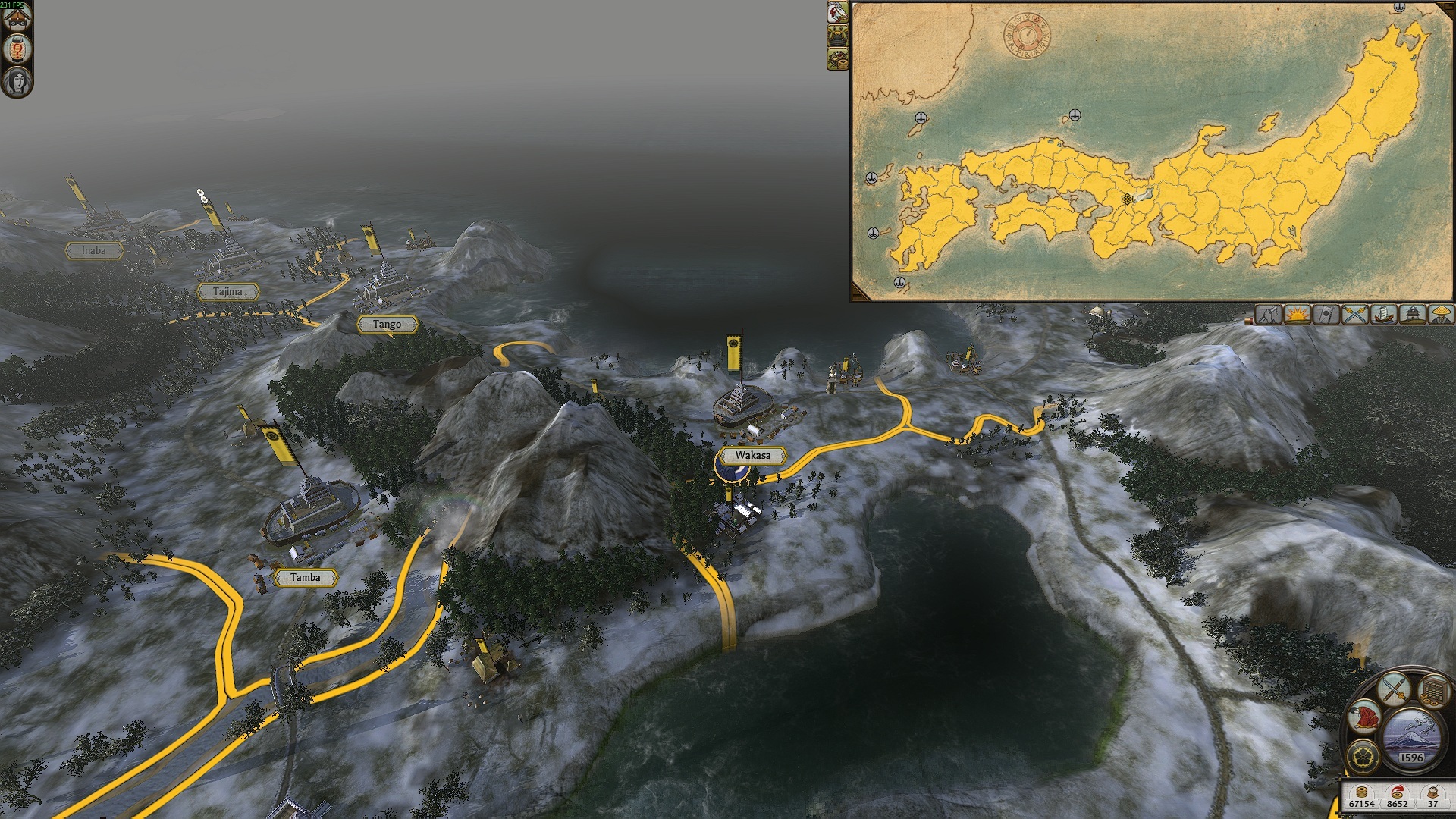Open the sailing ship fleets list

1383,314
